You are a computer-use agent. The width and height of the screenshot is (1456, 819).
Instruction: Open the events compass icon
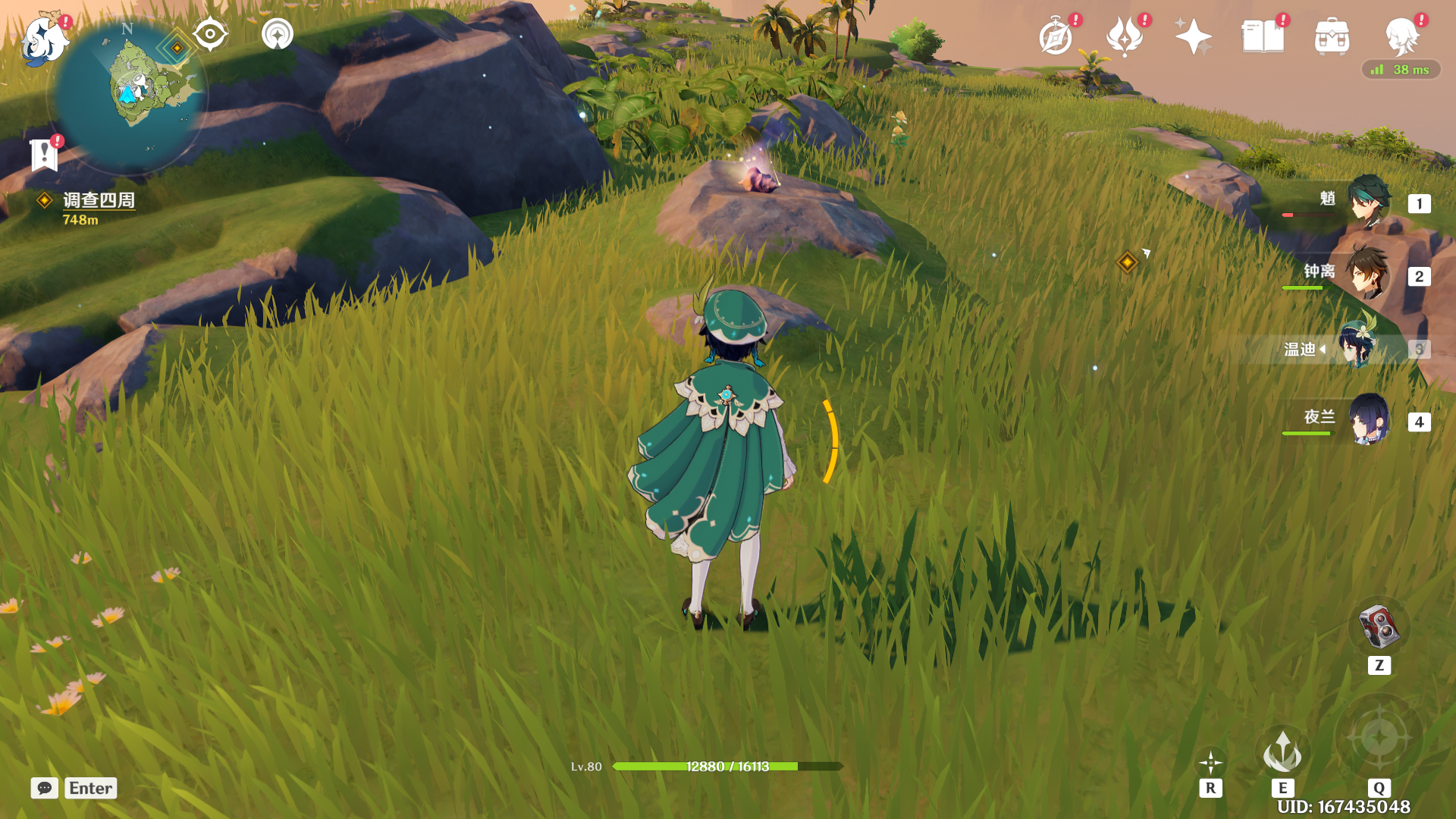[x=1056, y=36]
